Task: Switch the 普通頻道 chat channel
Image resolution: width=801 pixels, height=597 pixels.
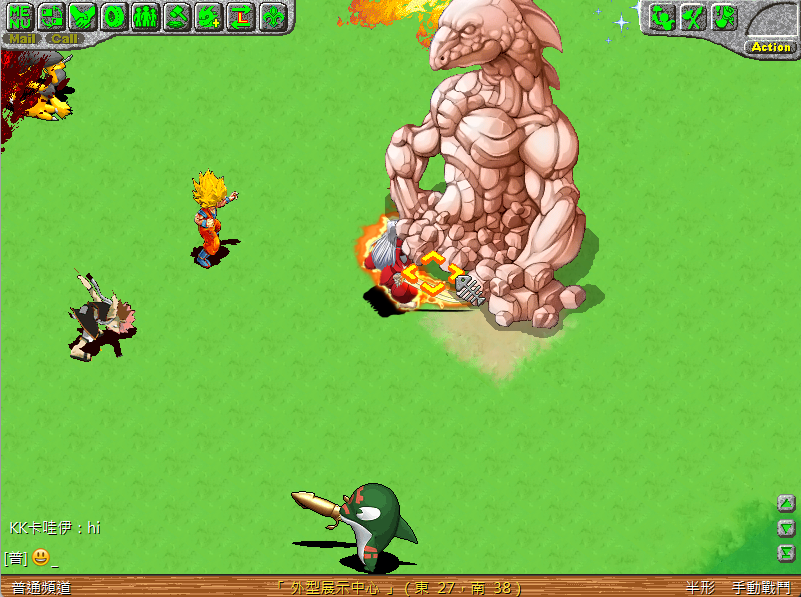Action: point(41,588)
